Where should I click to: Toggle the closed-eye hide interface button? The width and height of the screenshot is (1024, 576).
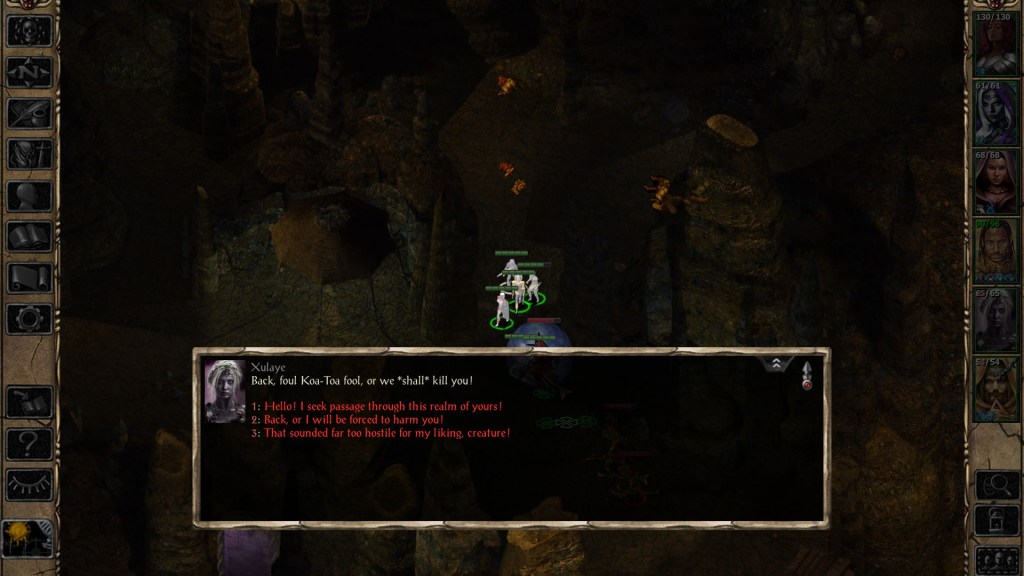[29, 484]
